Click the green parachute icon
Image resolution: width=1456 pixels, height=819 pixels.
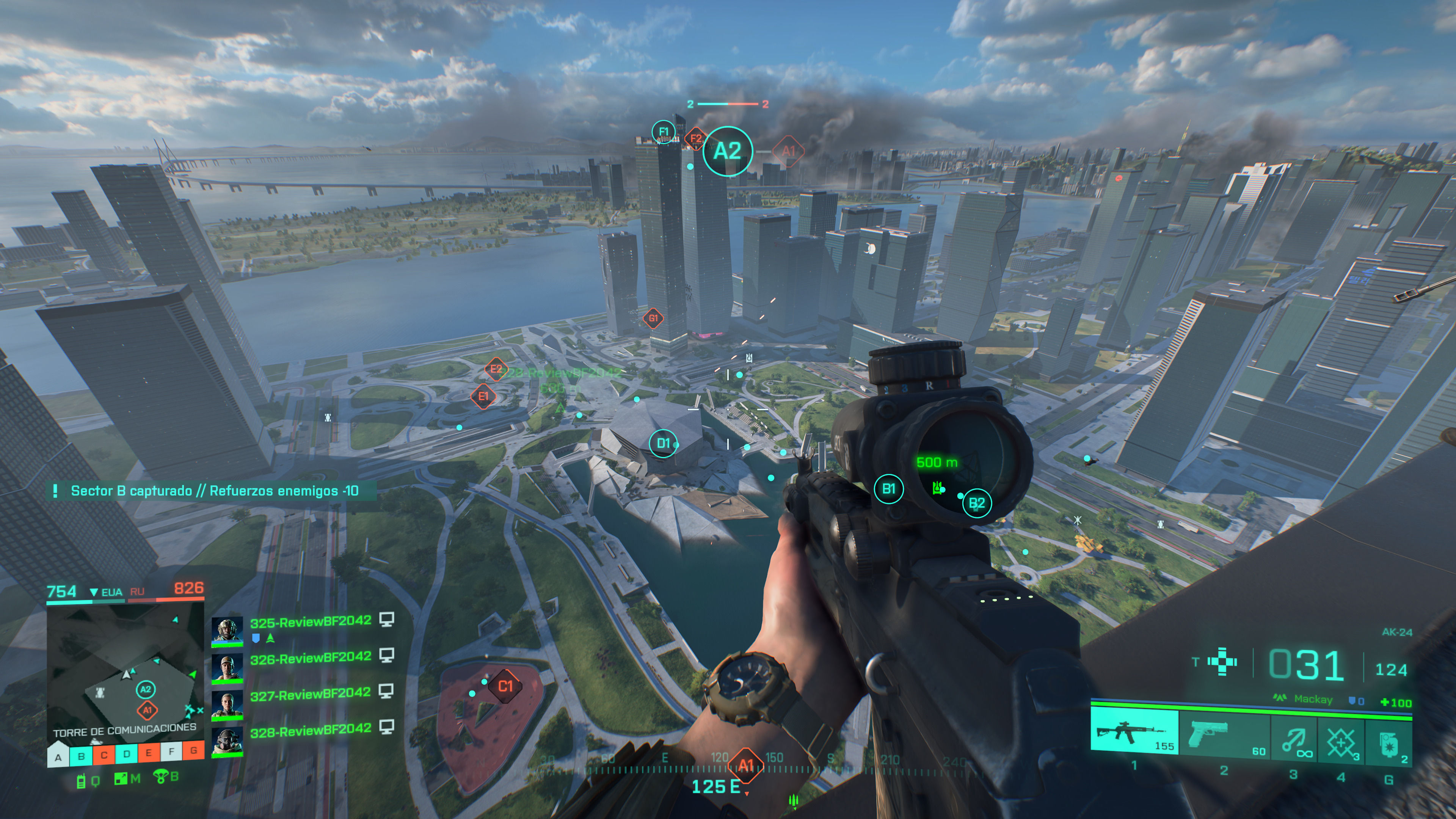[161, 777]
